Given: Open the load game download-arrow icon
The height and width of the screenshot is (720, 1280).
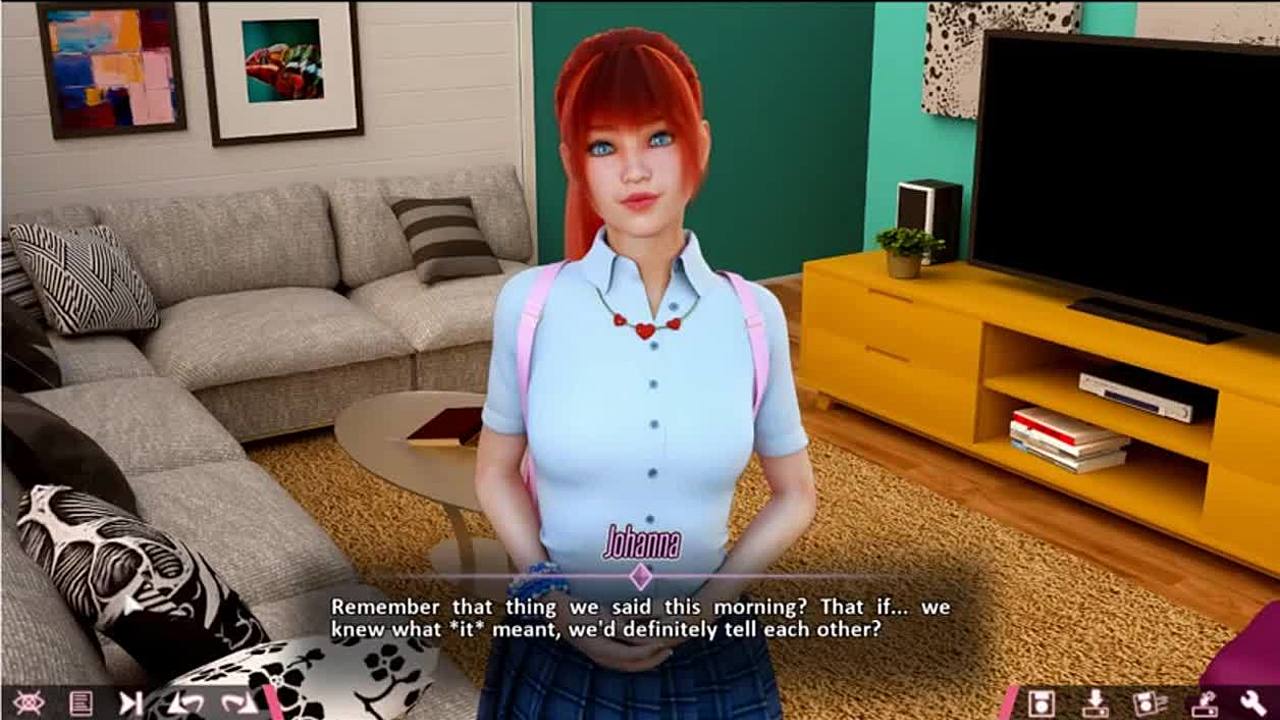Looking at the screenshot, I should click(1095, 703).
